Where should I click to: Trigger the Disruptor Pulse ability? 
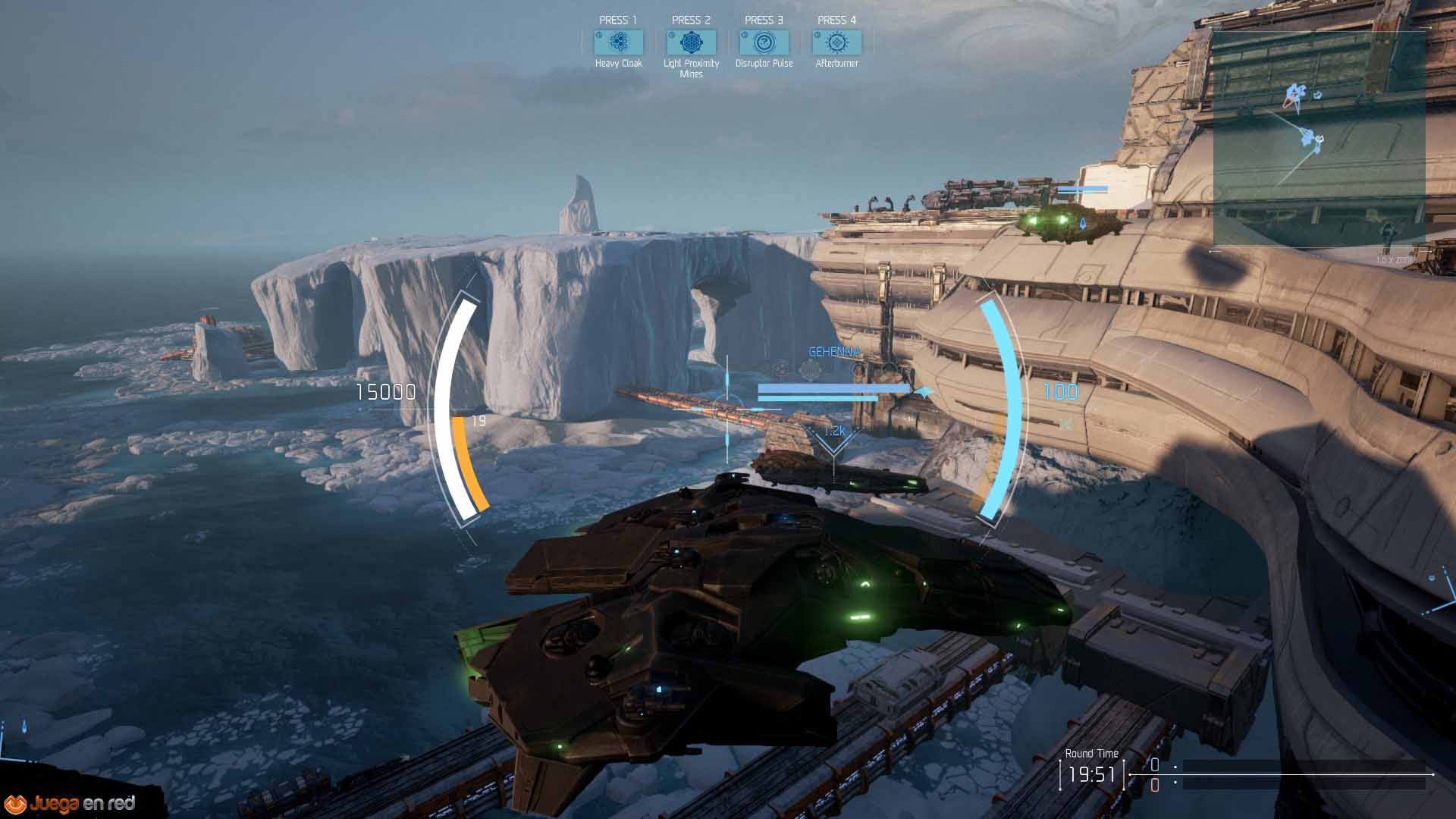pyautogui.click(x=764, y=42)
